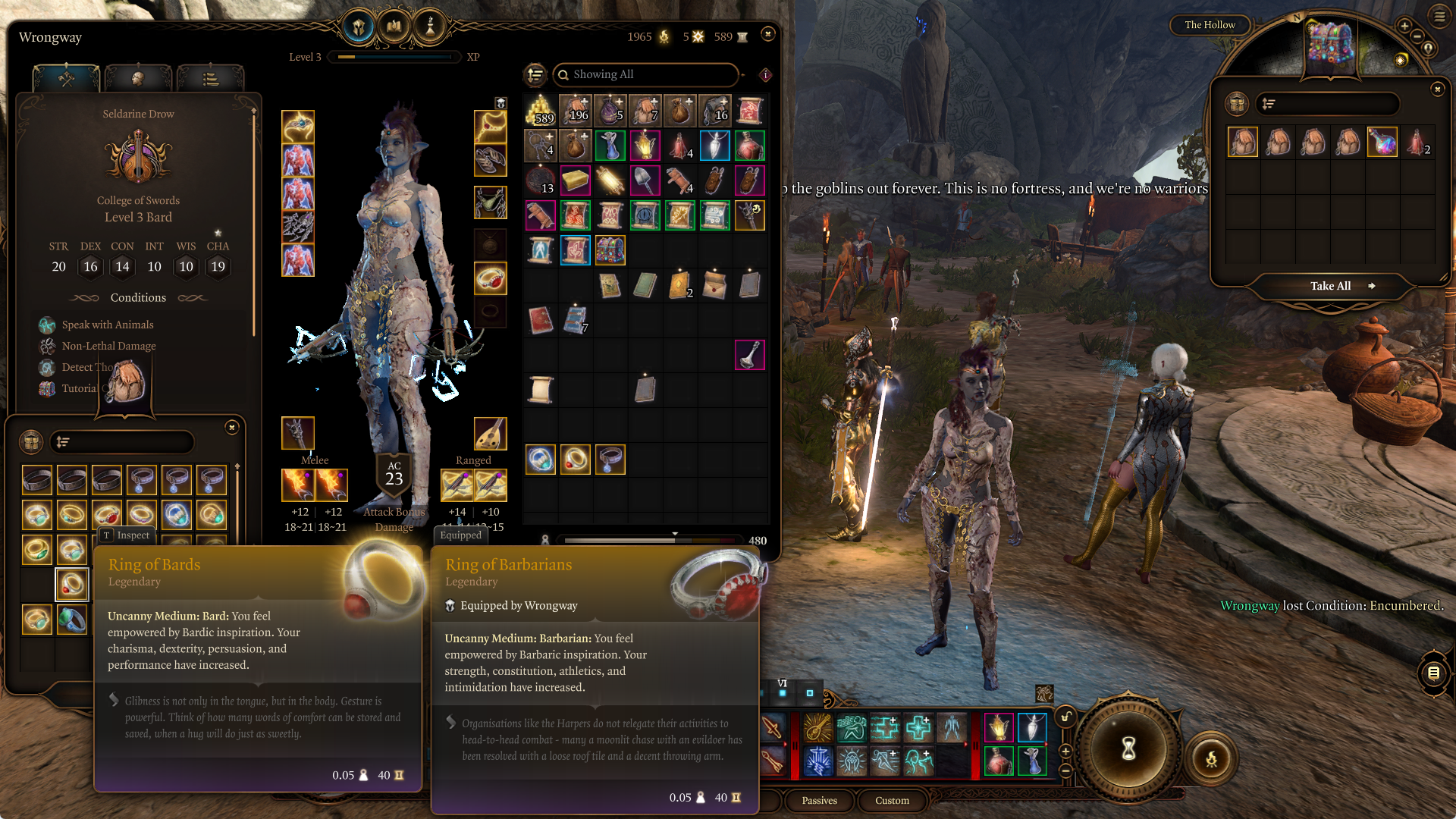Click the lute instrument equipment slot
This screenshot has height=819, width=1456.
coord(490,433)
